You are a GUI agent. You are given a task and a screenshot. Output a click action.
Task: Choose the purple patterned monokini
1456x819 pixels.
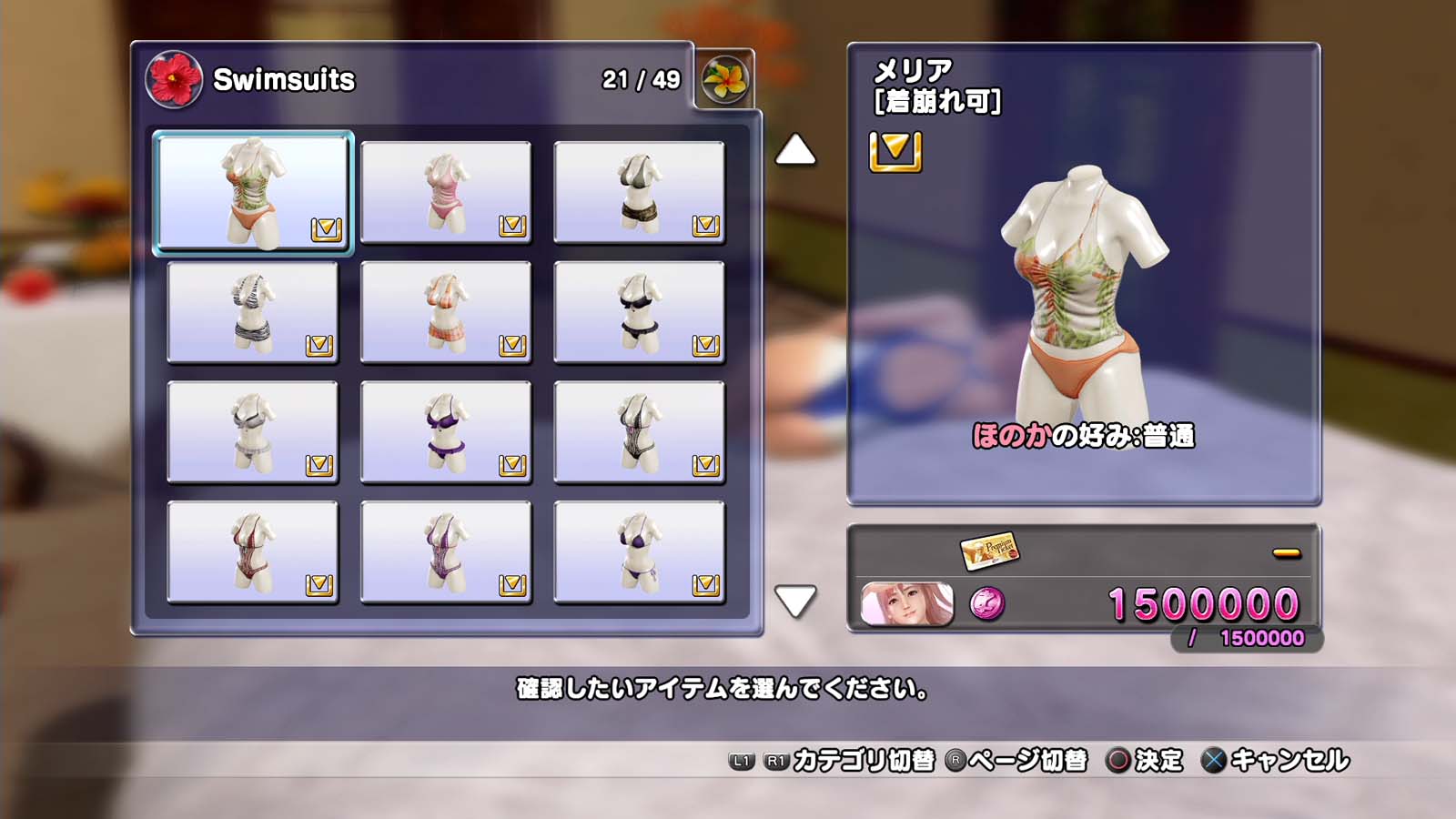coord(446,552)
